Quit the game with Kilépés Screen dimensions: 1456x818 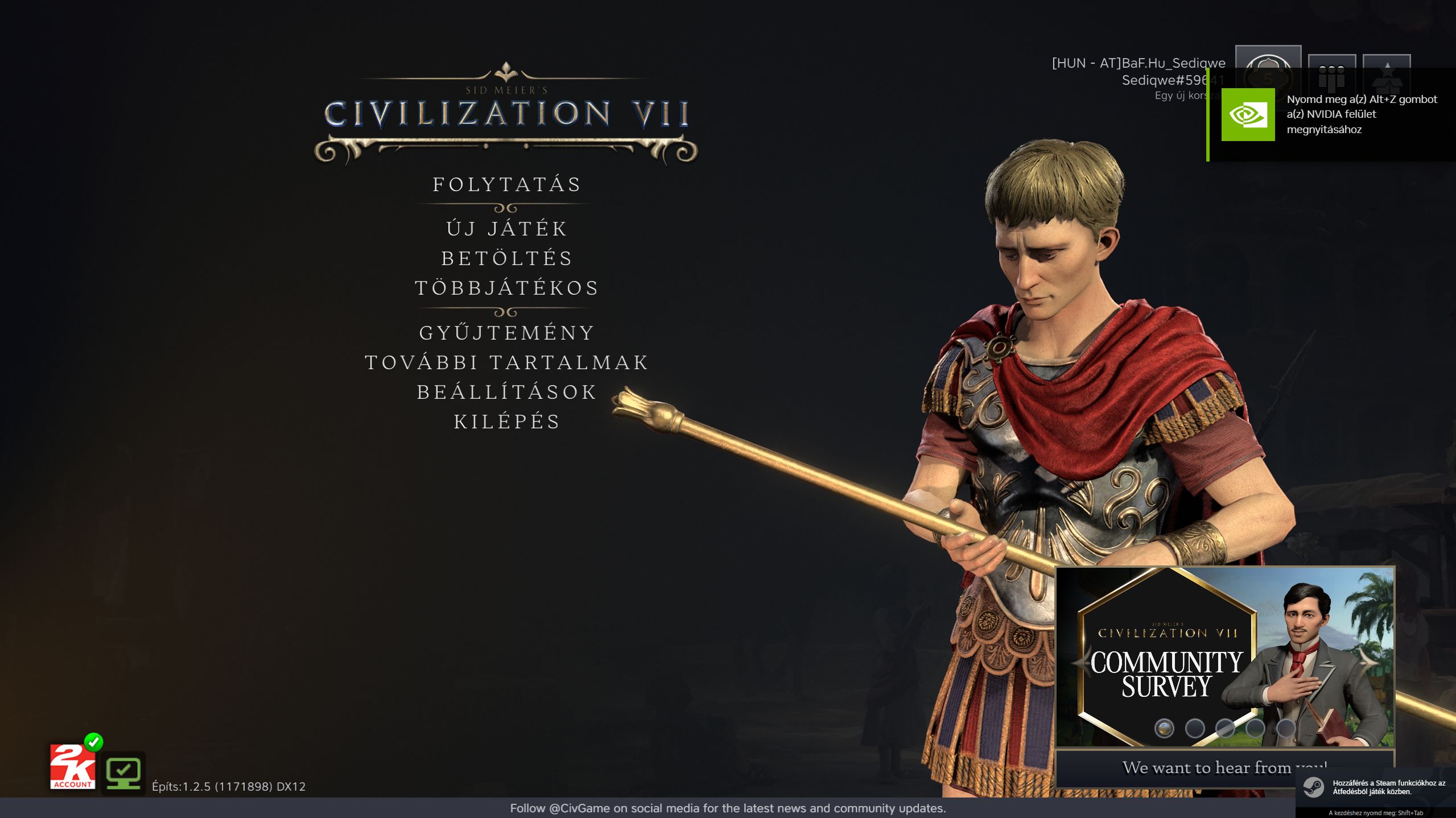pos(506,422)
